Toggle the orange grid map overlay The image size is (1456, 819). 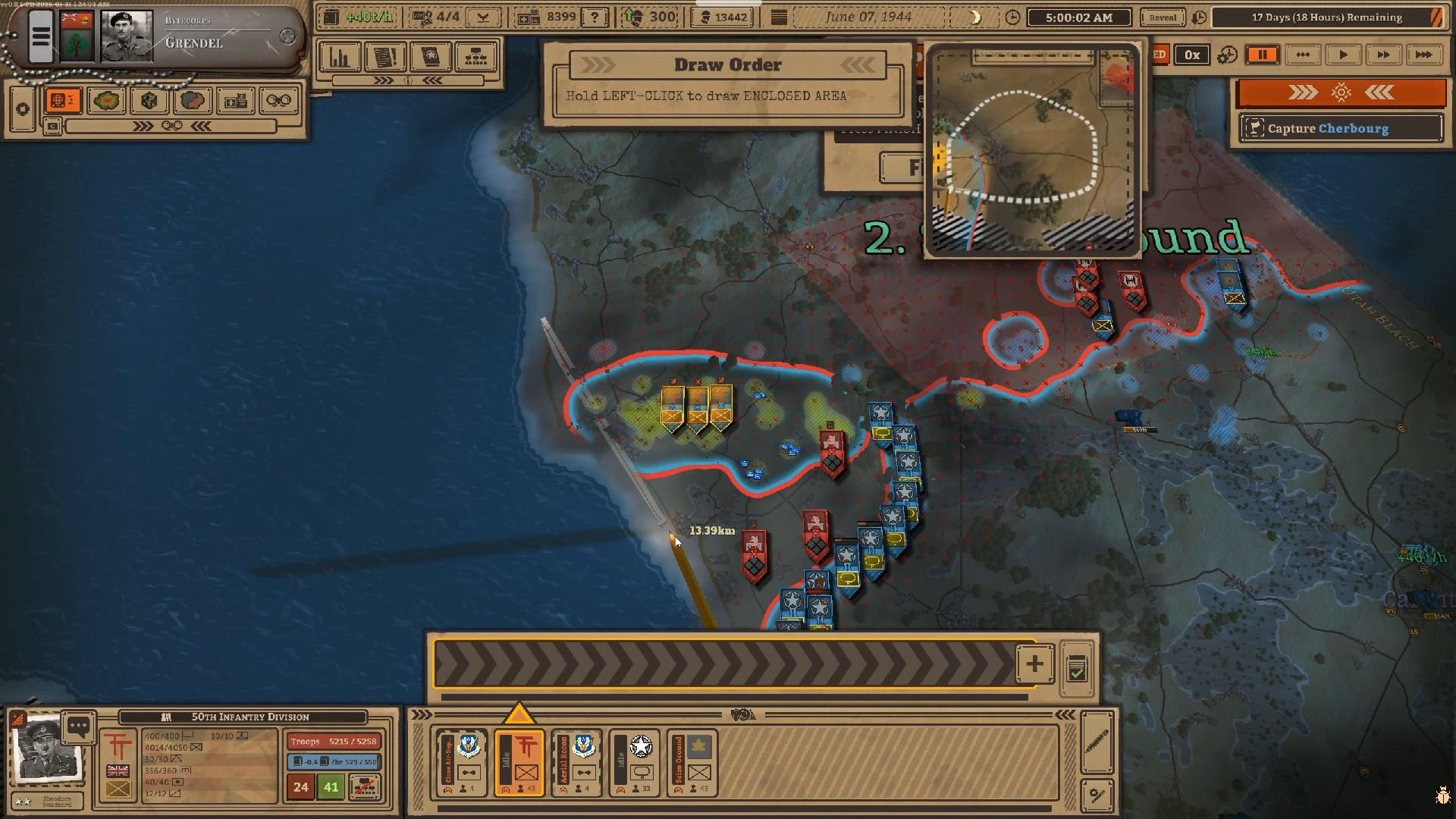click(x=63, y=100)
